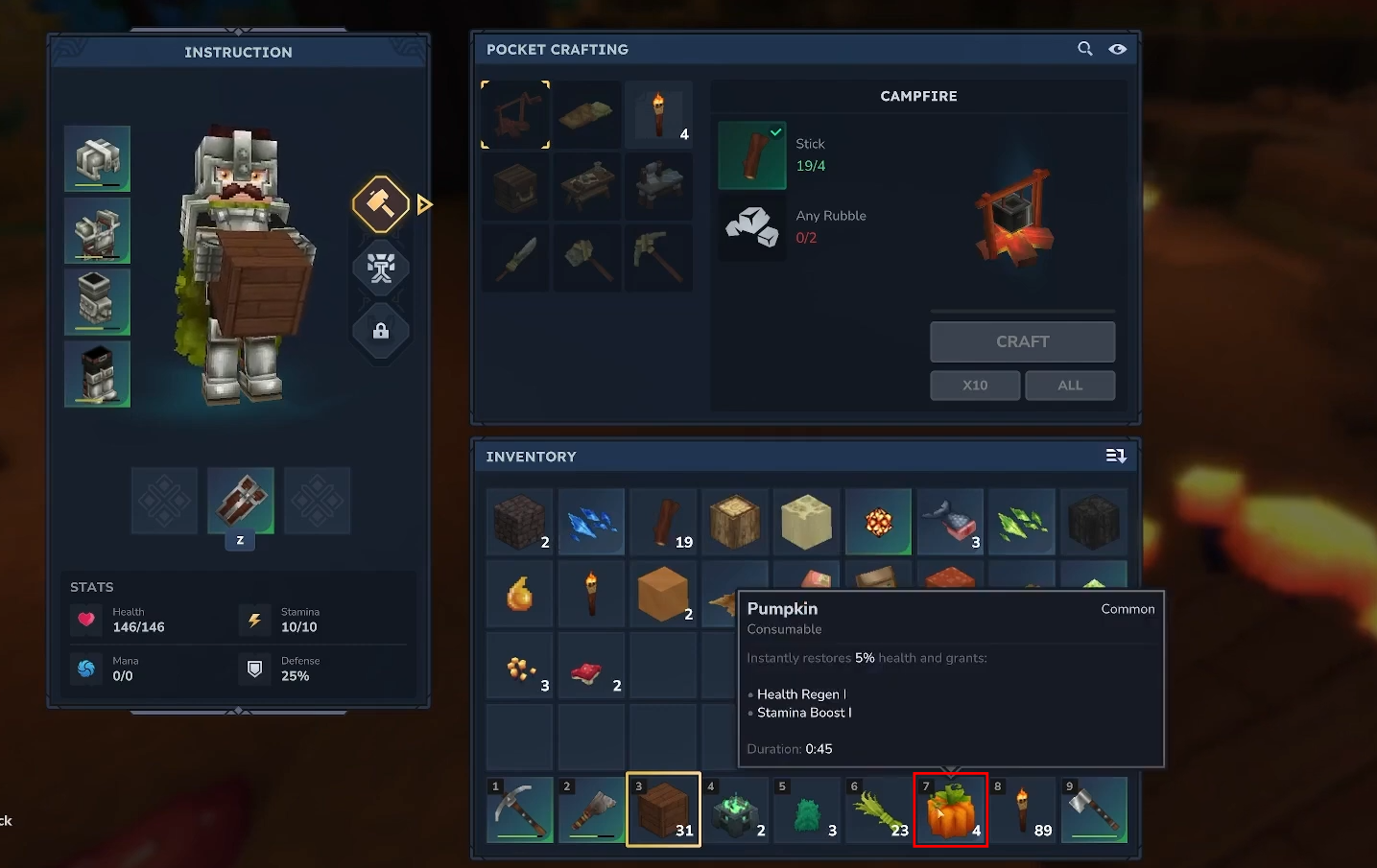The width and height of the screenshot is (1377, 868).
Task: Click the CRAFT button
Action: click(x=1022, y=341)
